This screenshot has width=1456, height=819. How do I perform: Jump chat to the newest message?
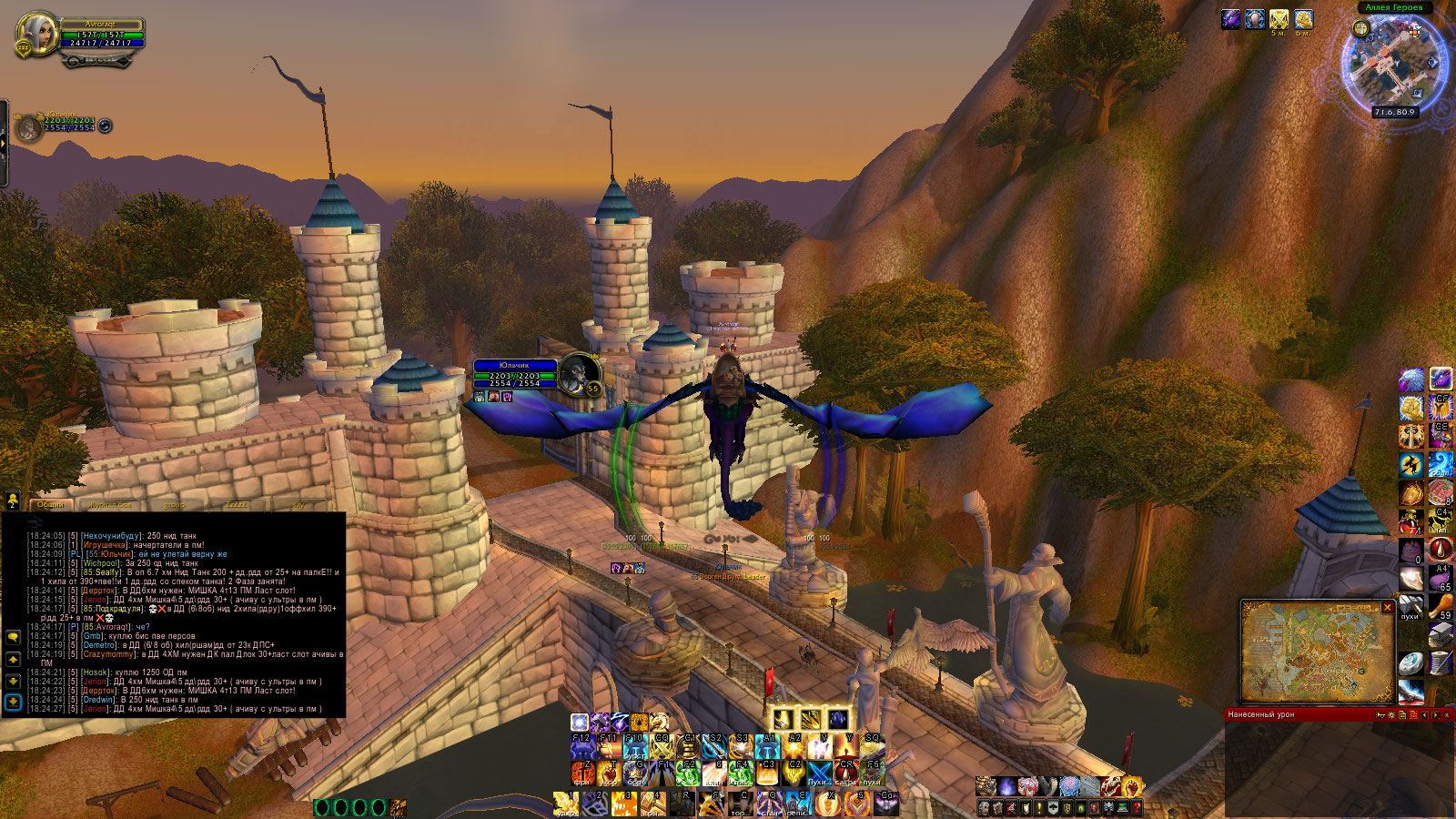tap(13, 702)
